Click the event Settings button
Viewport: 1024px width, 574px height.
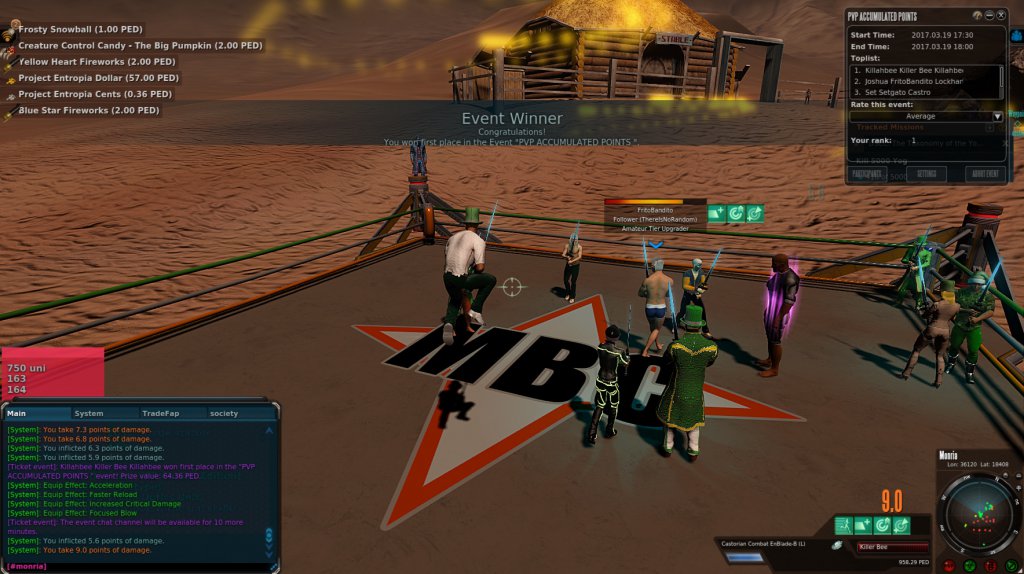click(x=926, y=174)
